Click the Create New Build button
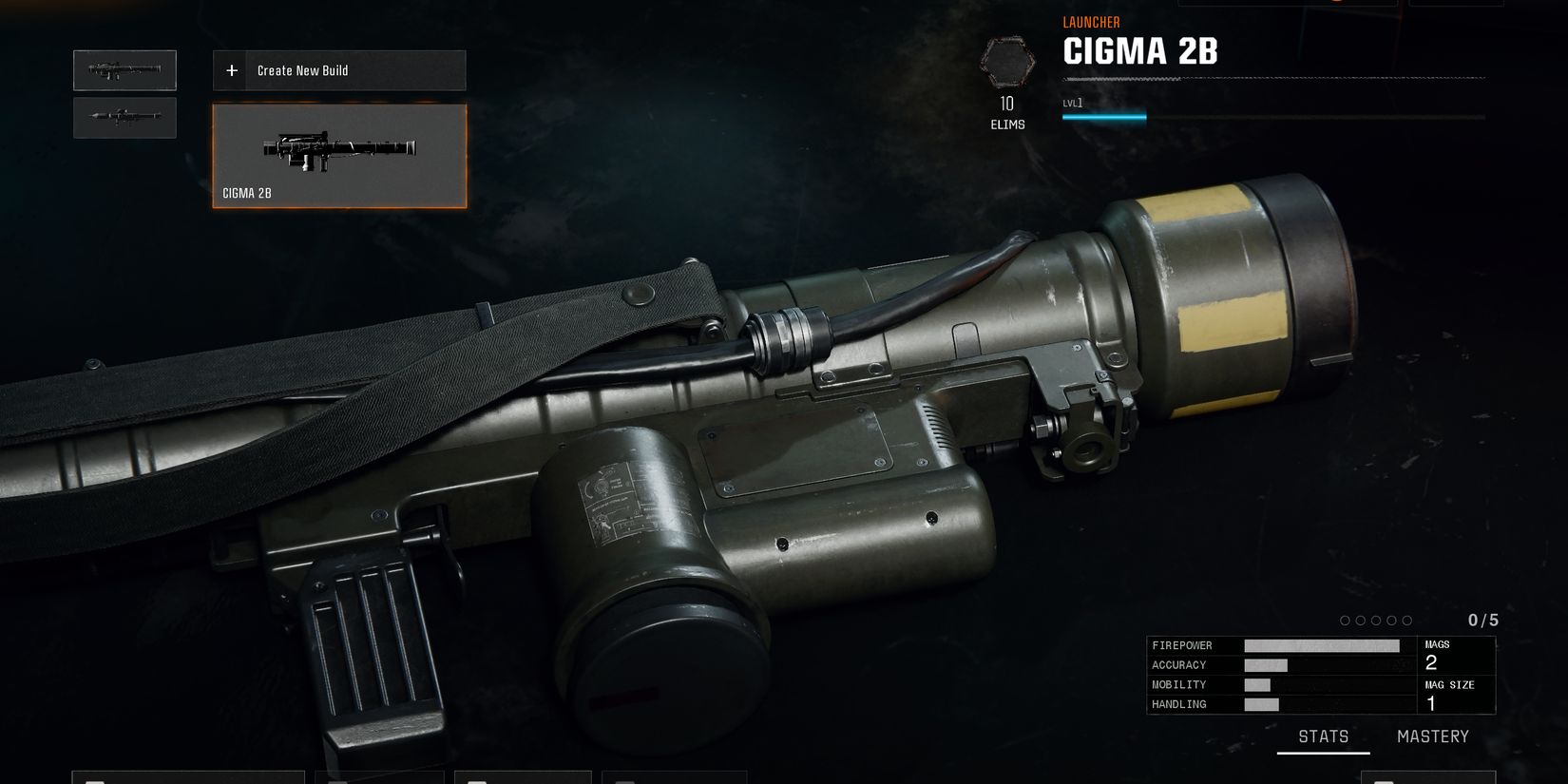The width and height of the screenshot is (1568, 784). [x=339, y=69]
